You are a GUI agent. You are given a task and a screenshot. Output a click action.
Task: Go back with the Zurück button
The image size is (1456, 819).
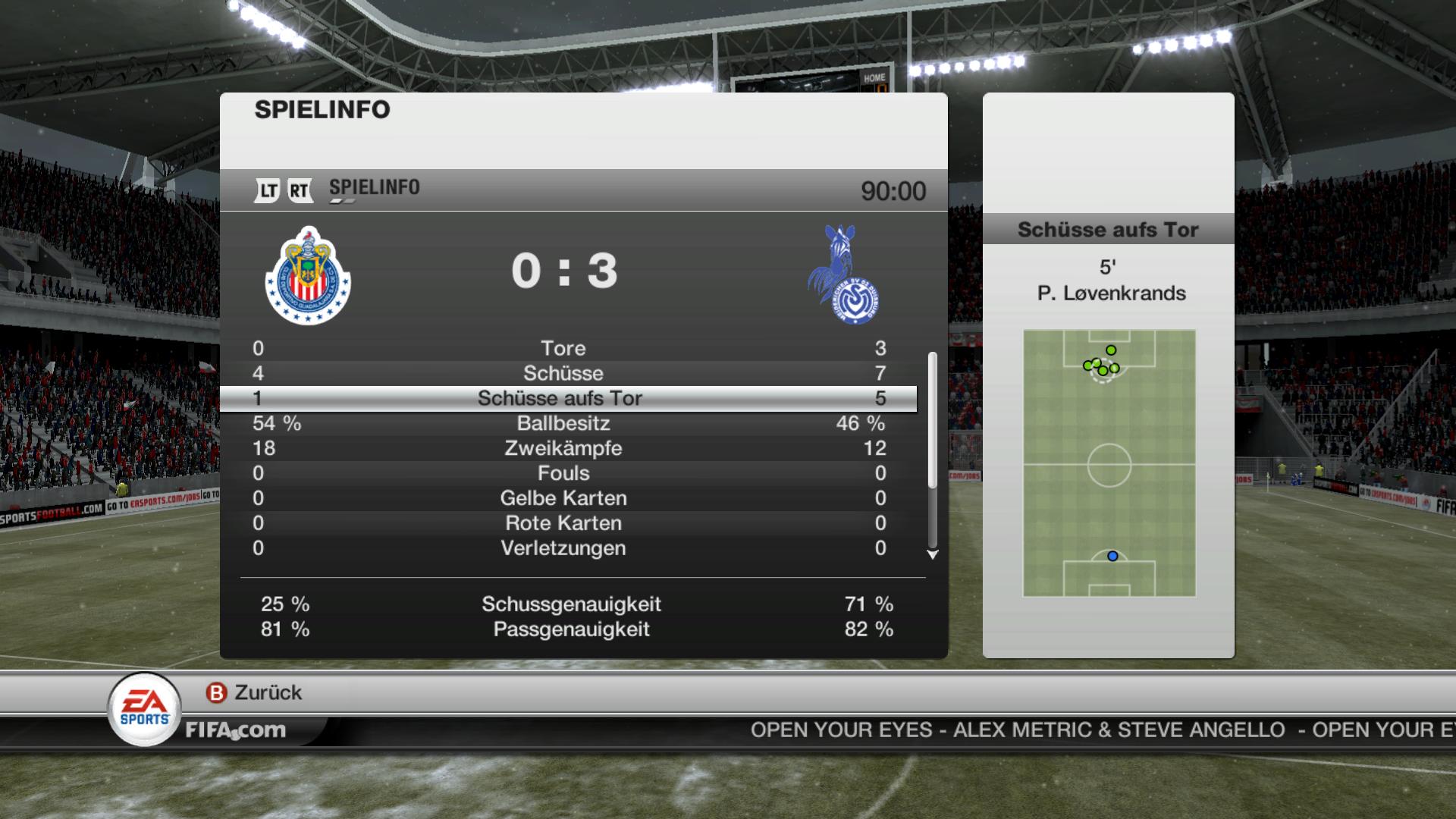click(254, 692)
